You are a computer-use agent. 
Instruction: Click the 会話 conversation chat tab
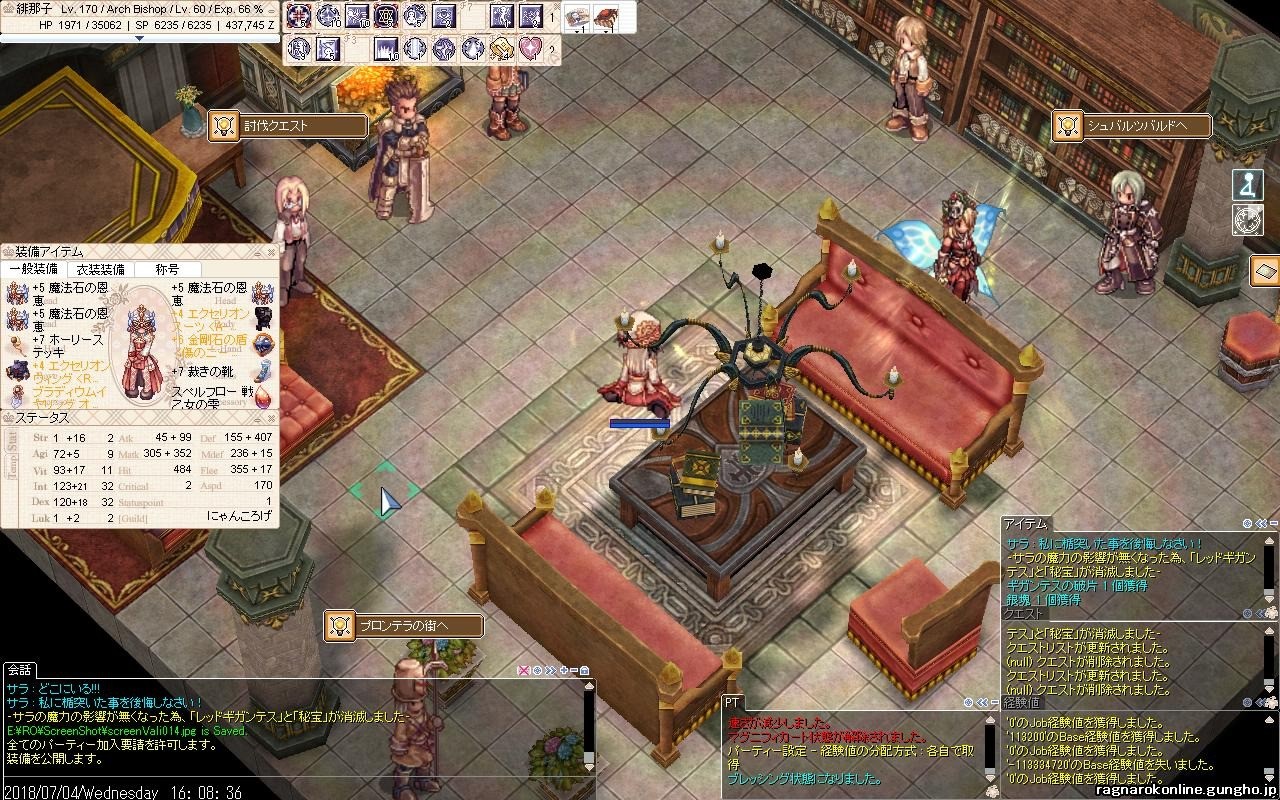pos(19,669)
